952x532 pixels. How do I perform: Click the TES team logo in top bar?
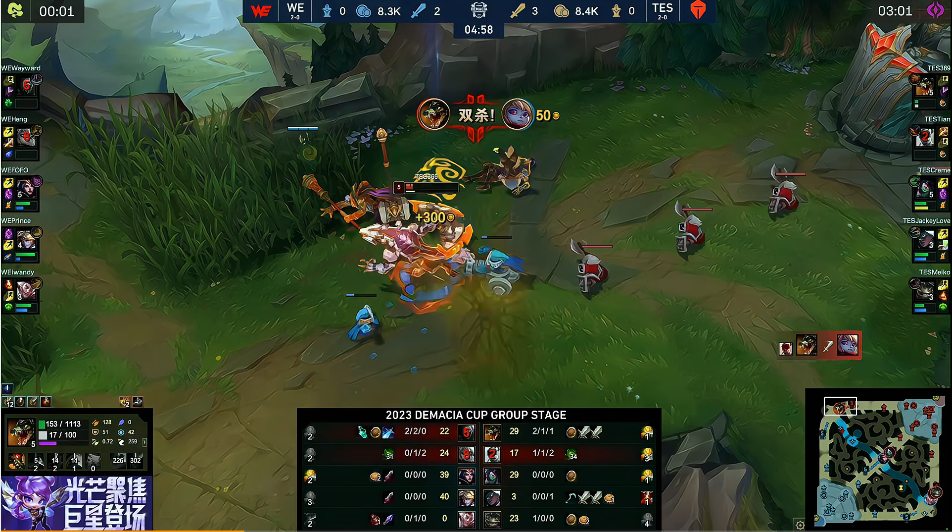tap(697, 11)
